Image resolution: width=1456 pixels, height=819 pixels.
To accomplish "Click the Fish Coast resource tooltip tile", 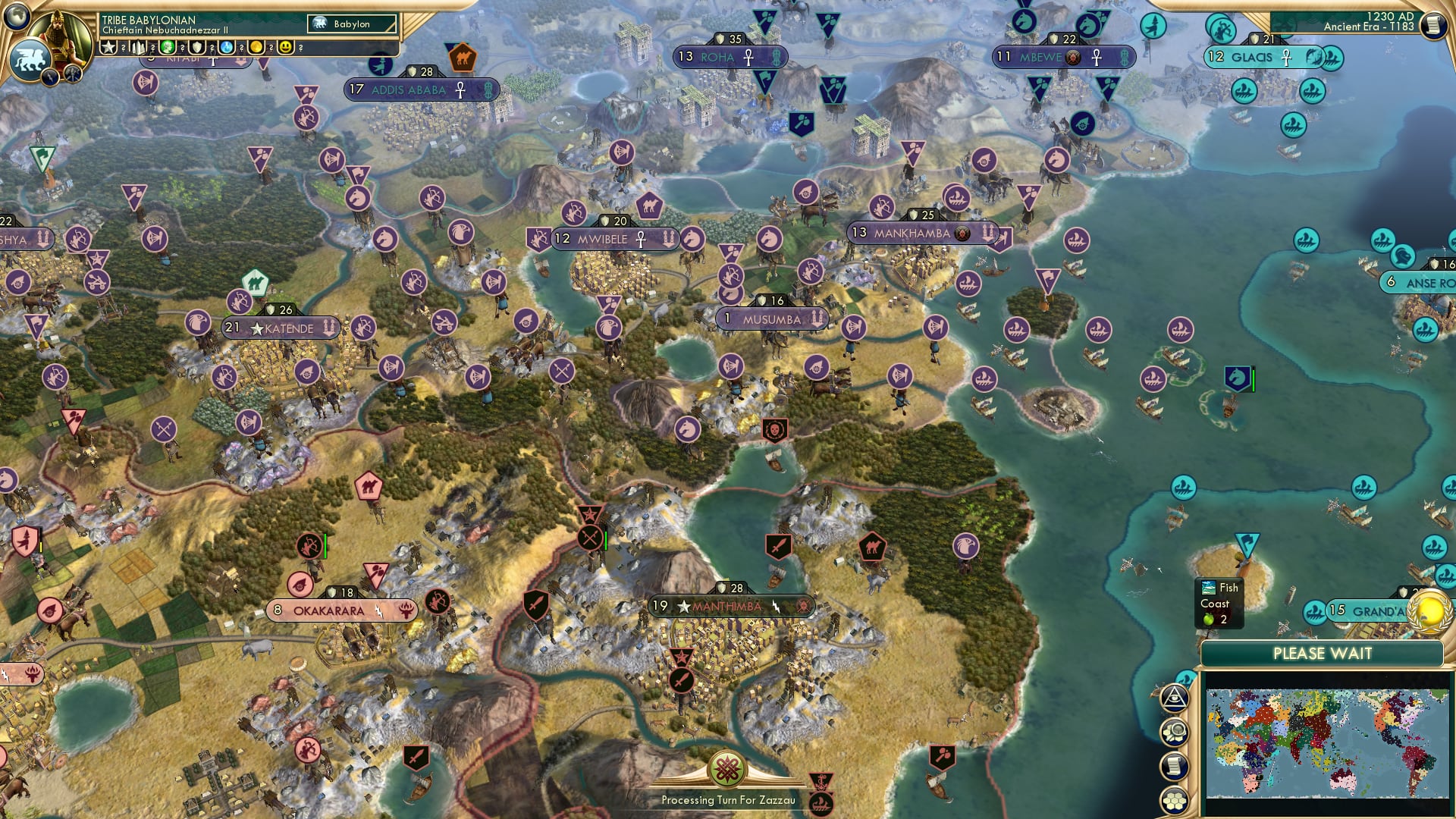I will (1217, 603).
